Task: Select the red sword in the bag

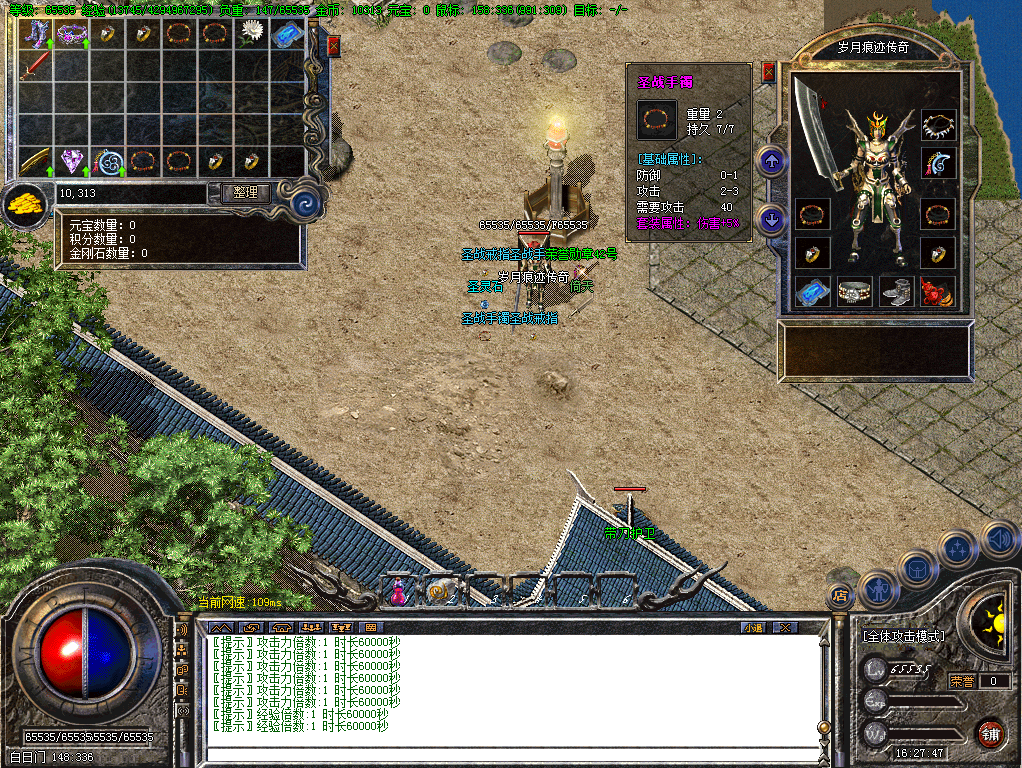Action: 36,67
